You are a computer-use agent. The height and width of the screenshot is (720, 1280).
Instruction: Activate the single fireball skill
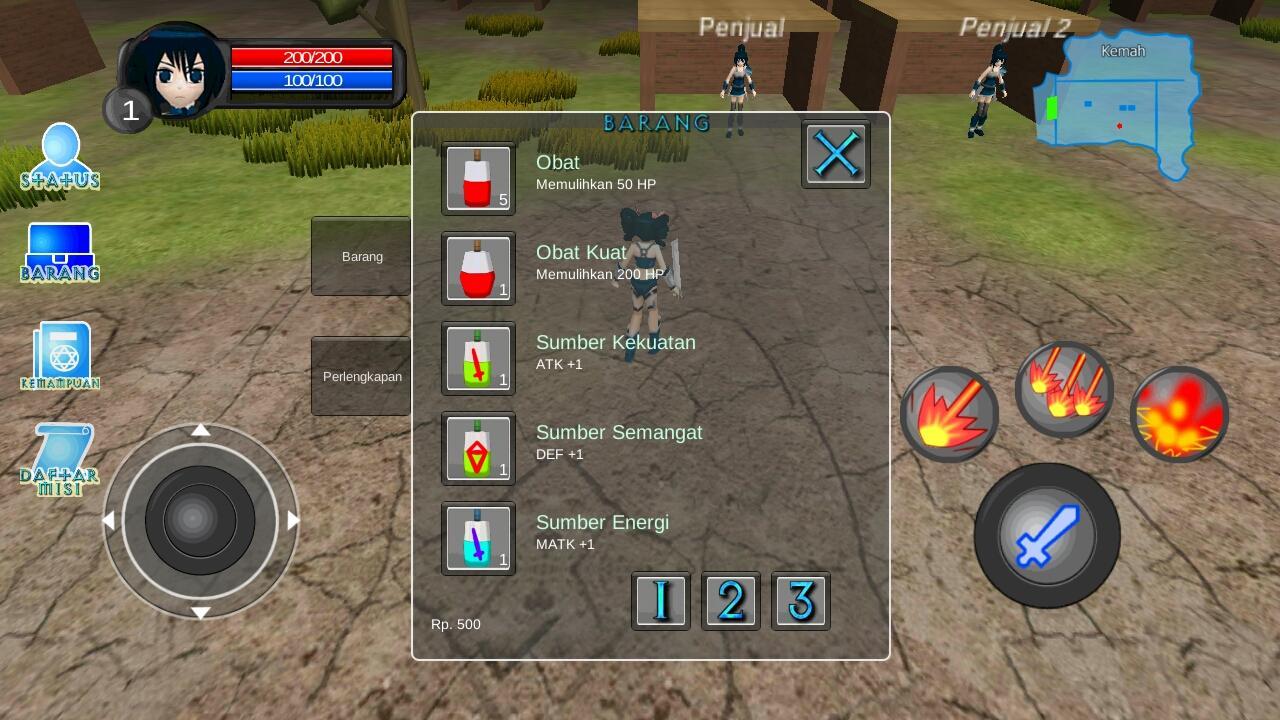tap(949, 414)
